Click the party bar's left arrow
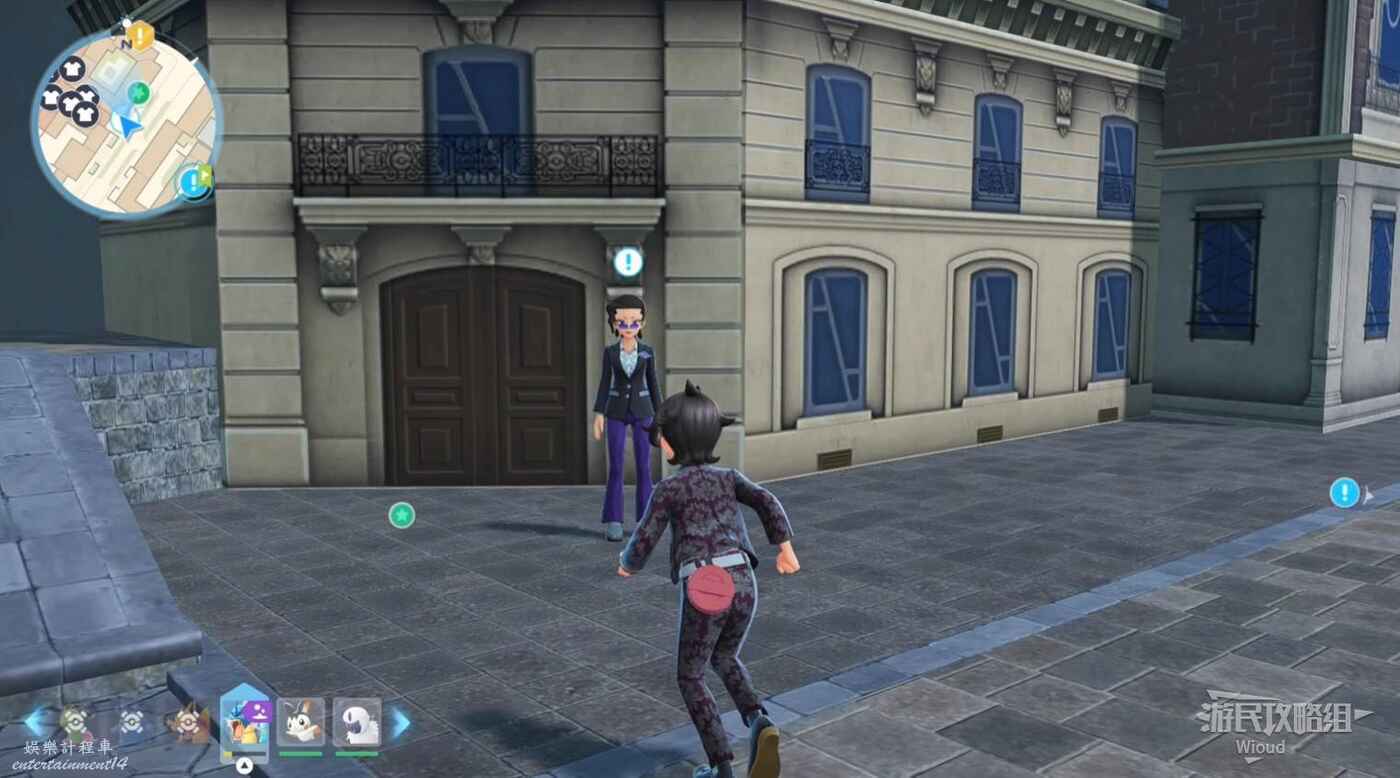The width and height of the screenshot is (1400, 778). tap(34, 722)
